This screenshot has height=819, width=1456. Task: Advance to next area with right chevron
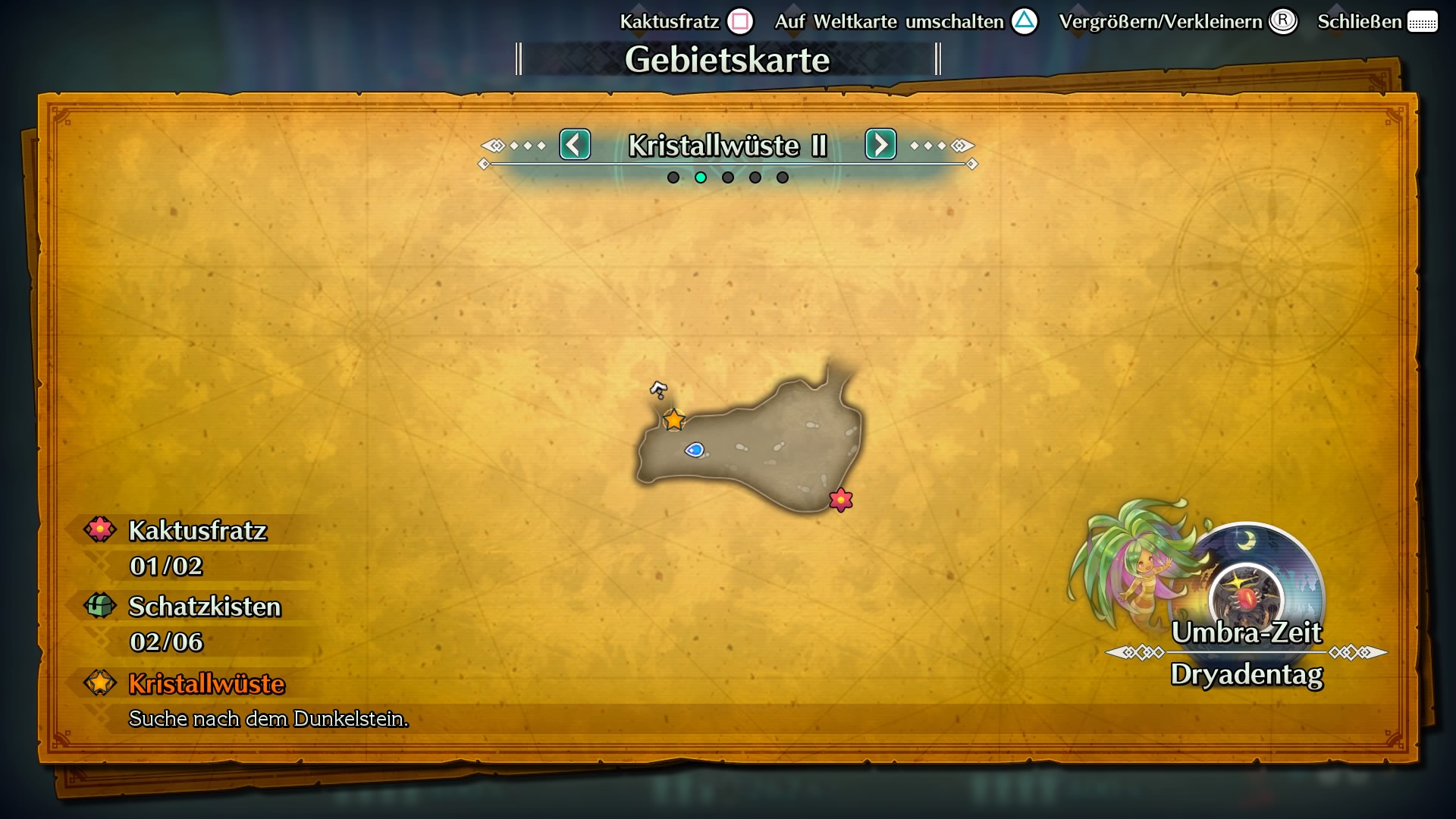click(880, 145)
